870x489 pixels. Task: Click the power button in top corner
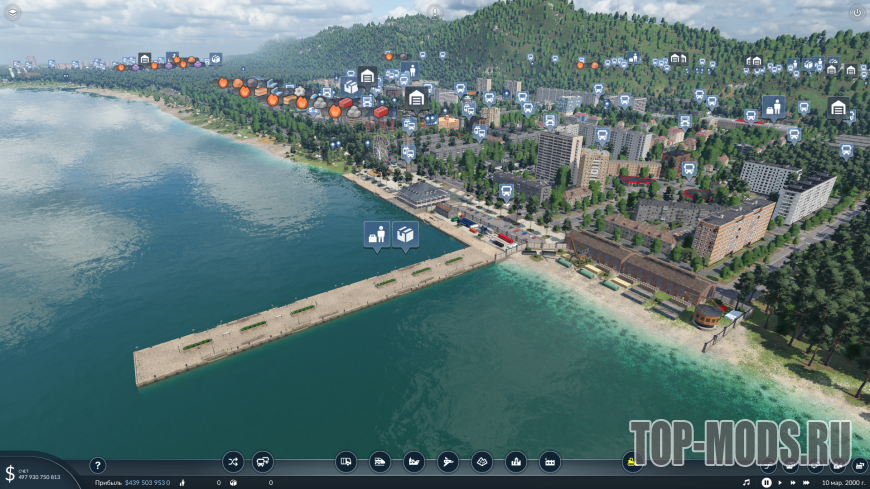click(856, 12)
